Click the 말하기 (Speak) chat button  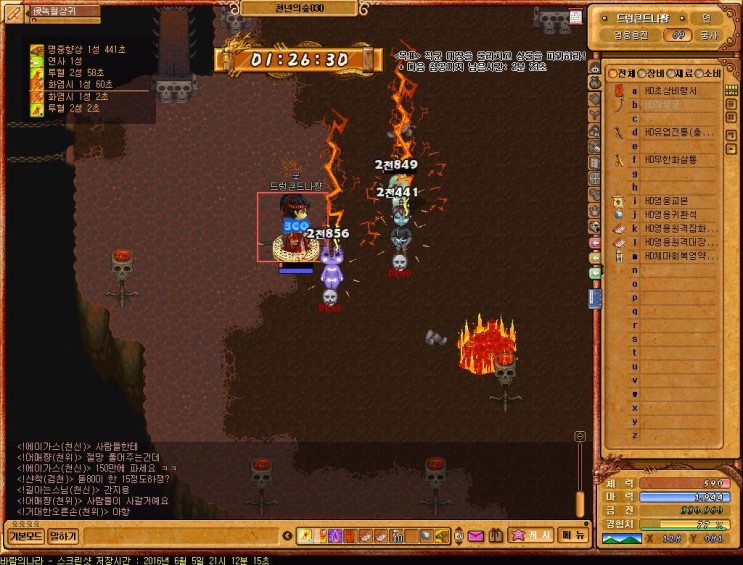(63, 536)
